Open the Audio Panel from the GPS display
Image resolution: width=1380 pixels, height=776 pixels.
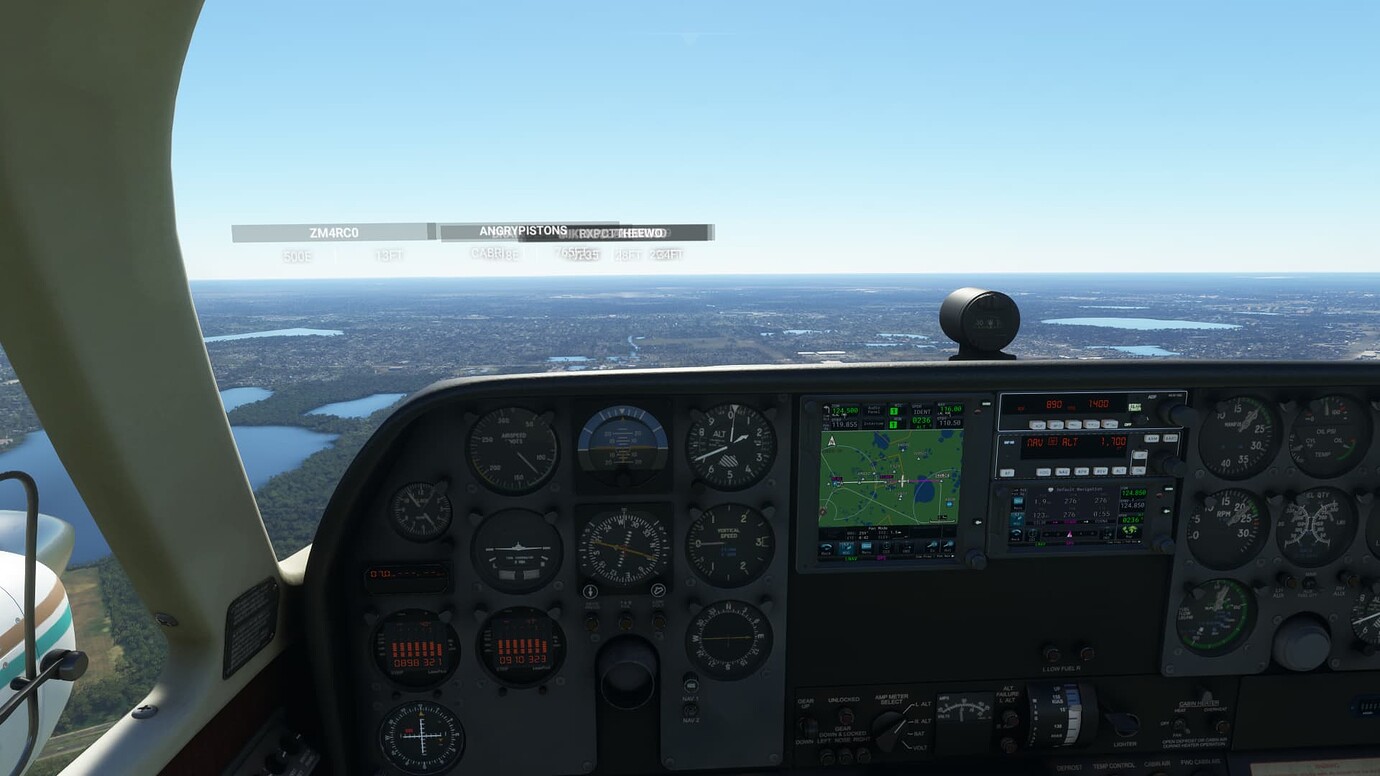tap(872, 410)
